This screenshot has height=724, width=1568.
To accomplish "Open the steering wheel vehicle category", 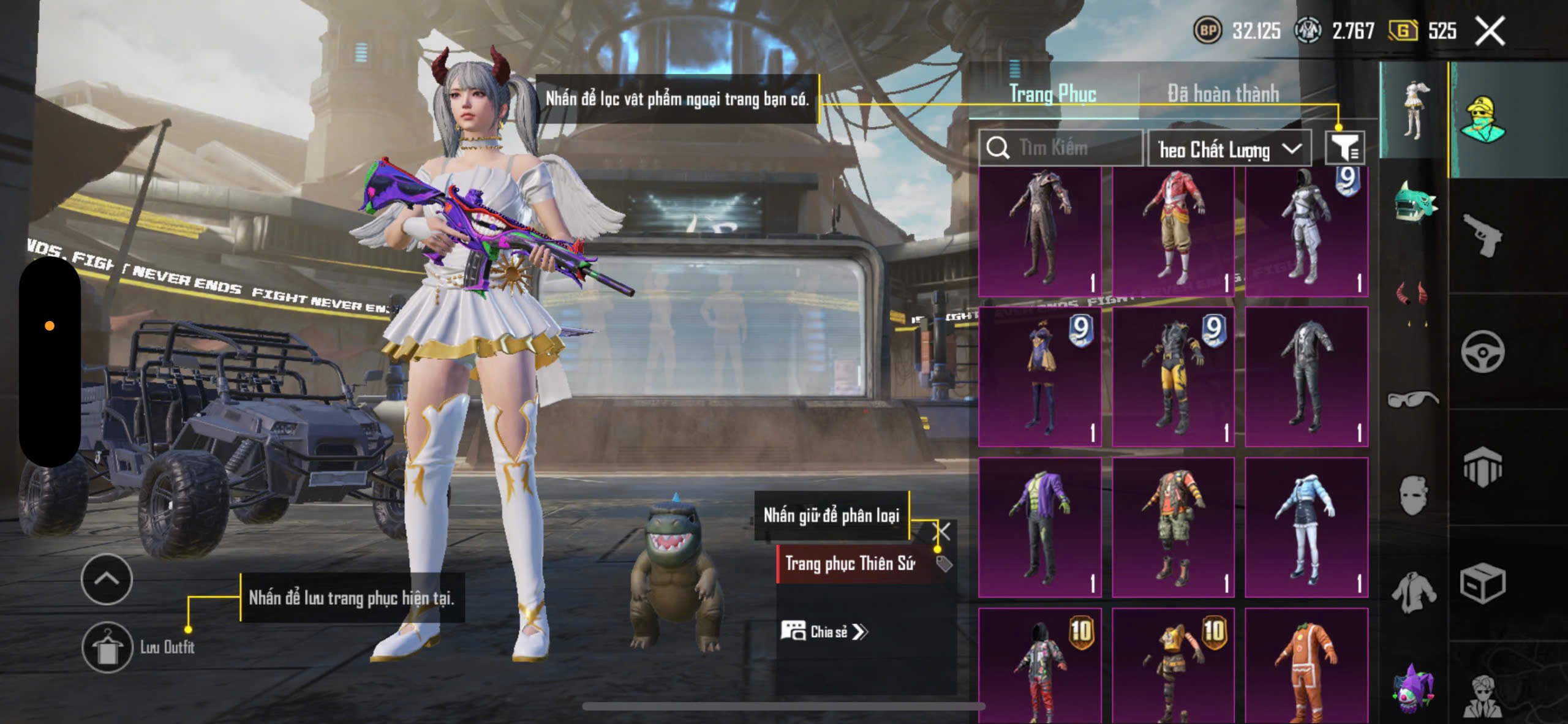I will pos(1482,352).
